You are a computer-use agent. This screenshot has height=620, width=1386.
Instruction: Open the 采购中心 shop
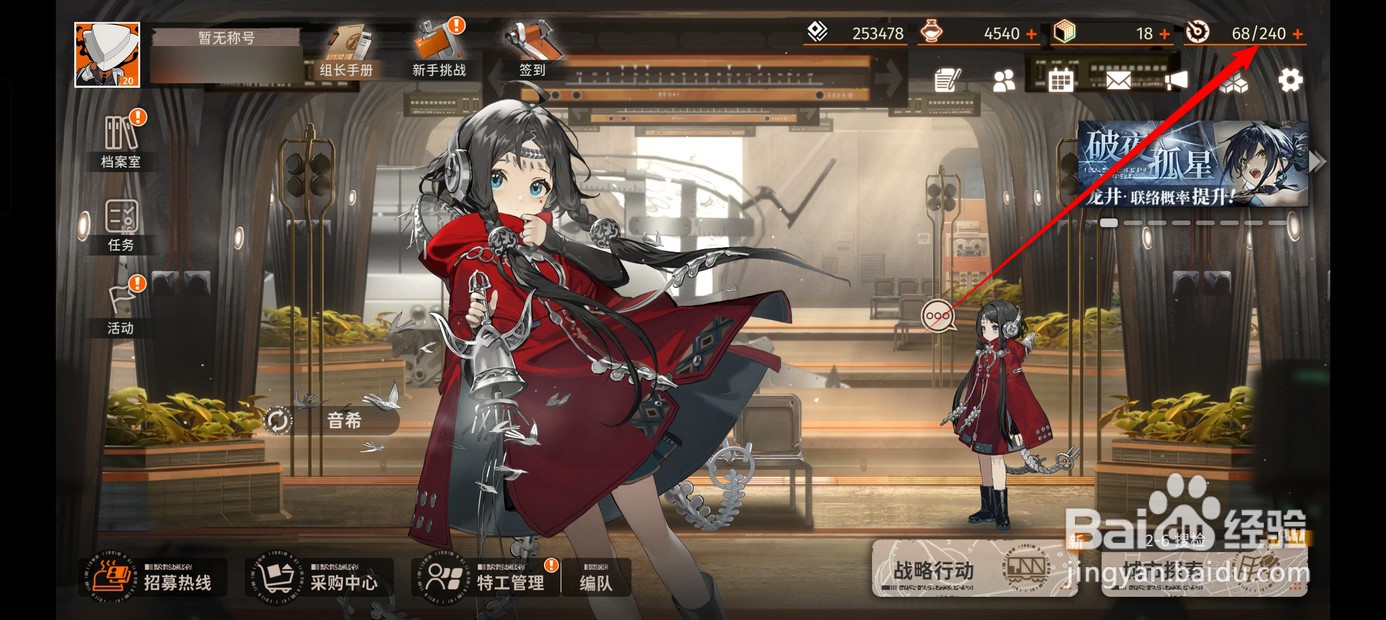tap(319, 578)
